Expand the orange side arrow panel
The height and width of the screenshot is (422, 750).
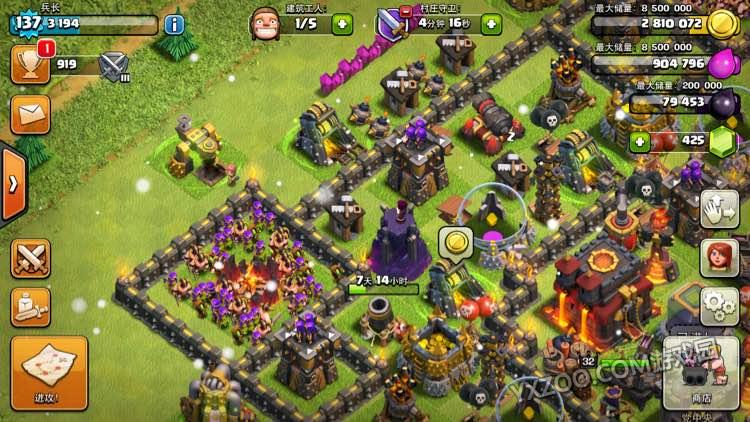tap(12, 184)
